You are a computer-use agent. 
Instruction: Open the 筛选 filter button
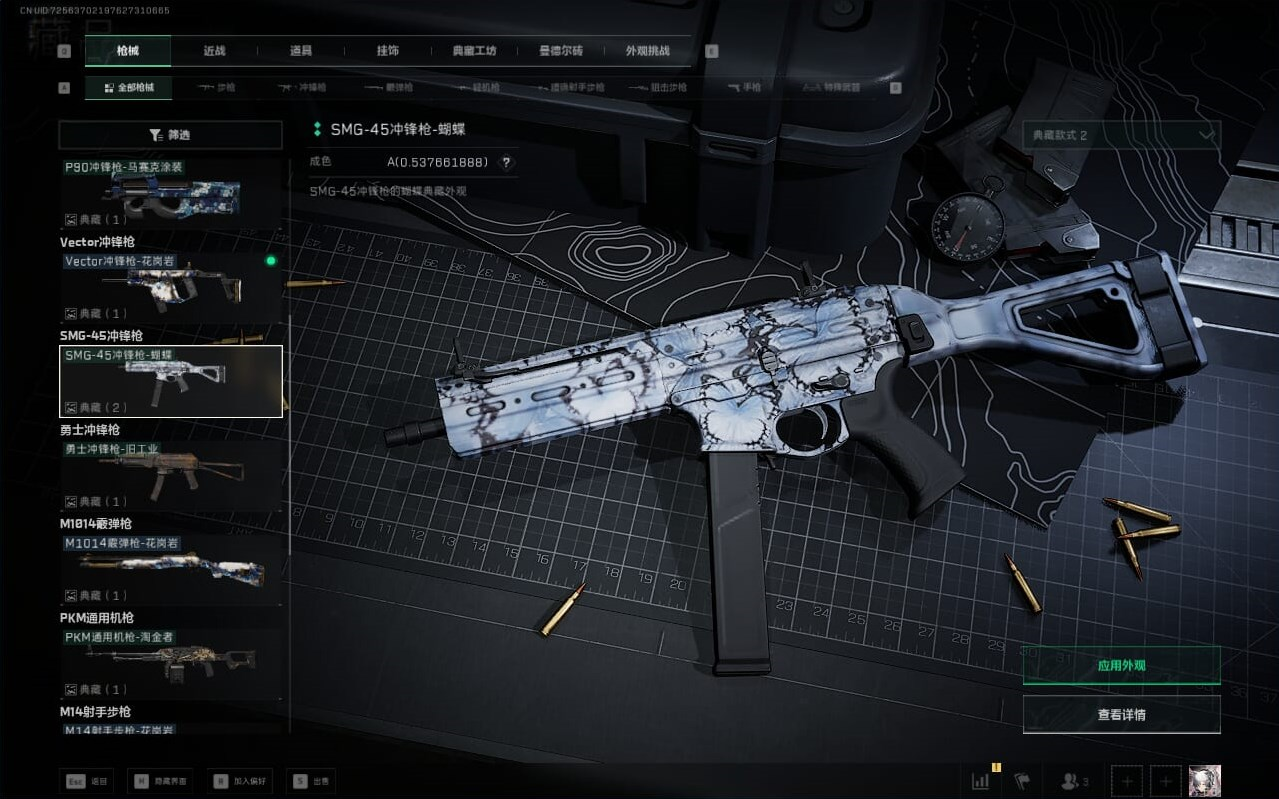pos(170,135)
